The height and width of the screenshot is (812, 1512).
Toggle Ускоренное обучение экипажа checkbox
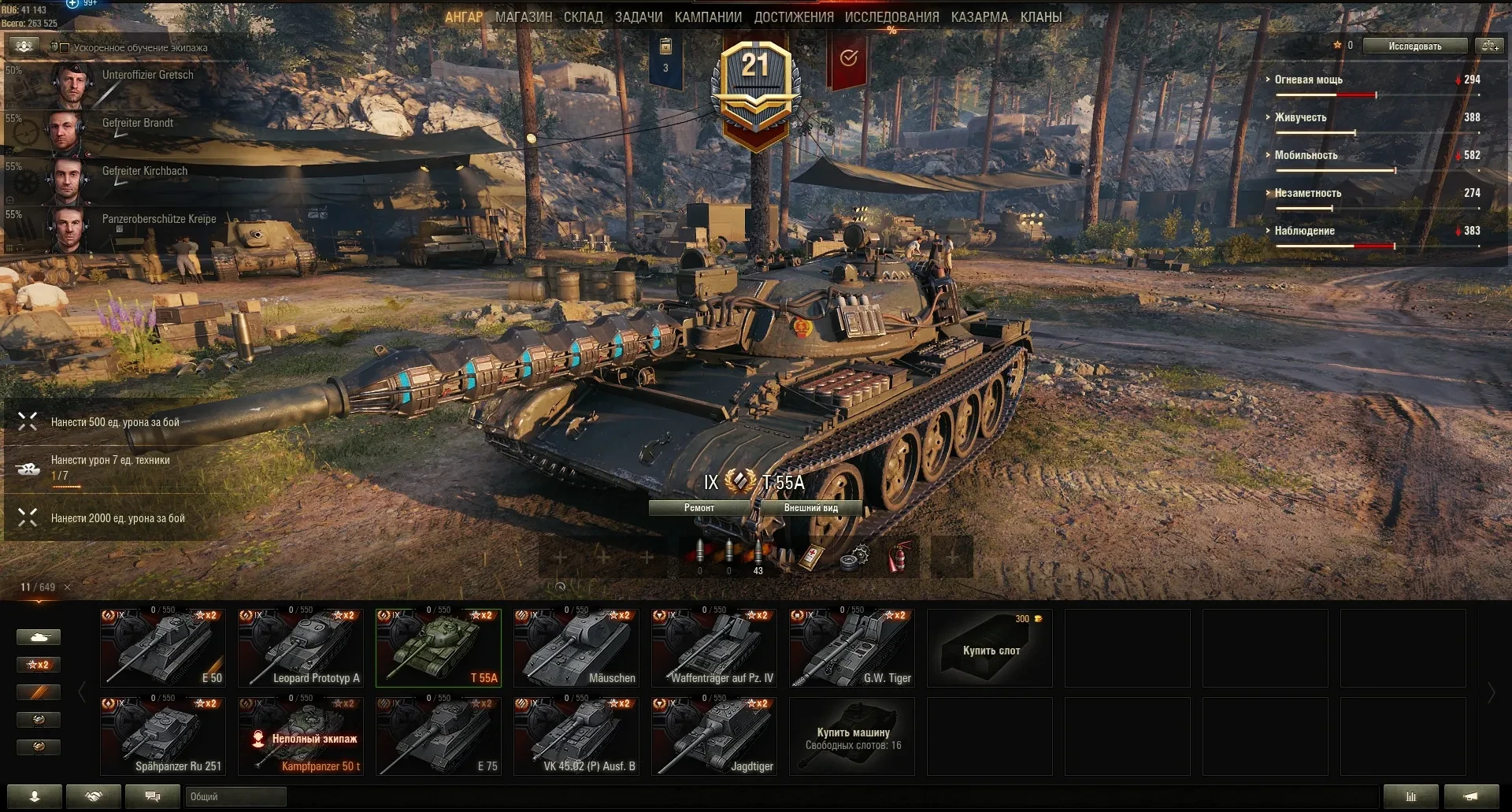65,48
